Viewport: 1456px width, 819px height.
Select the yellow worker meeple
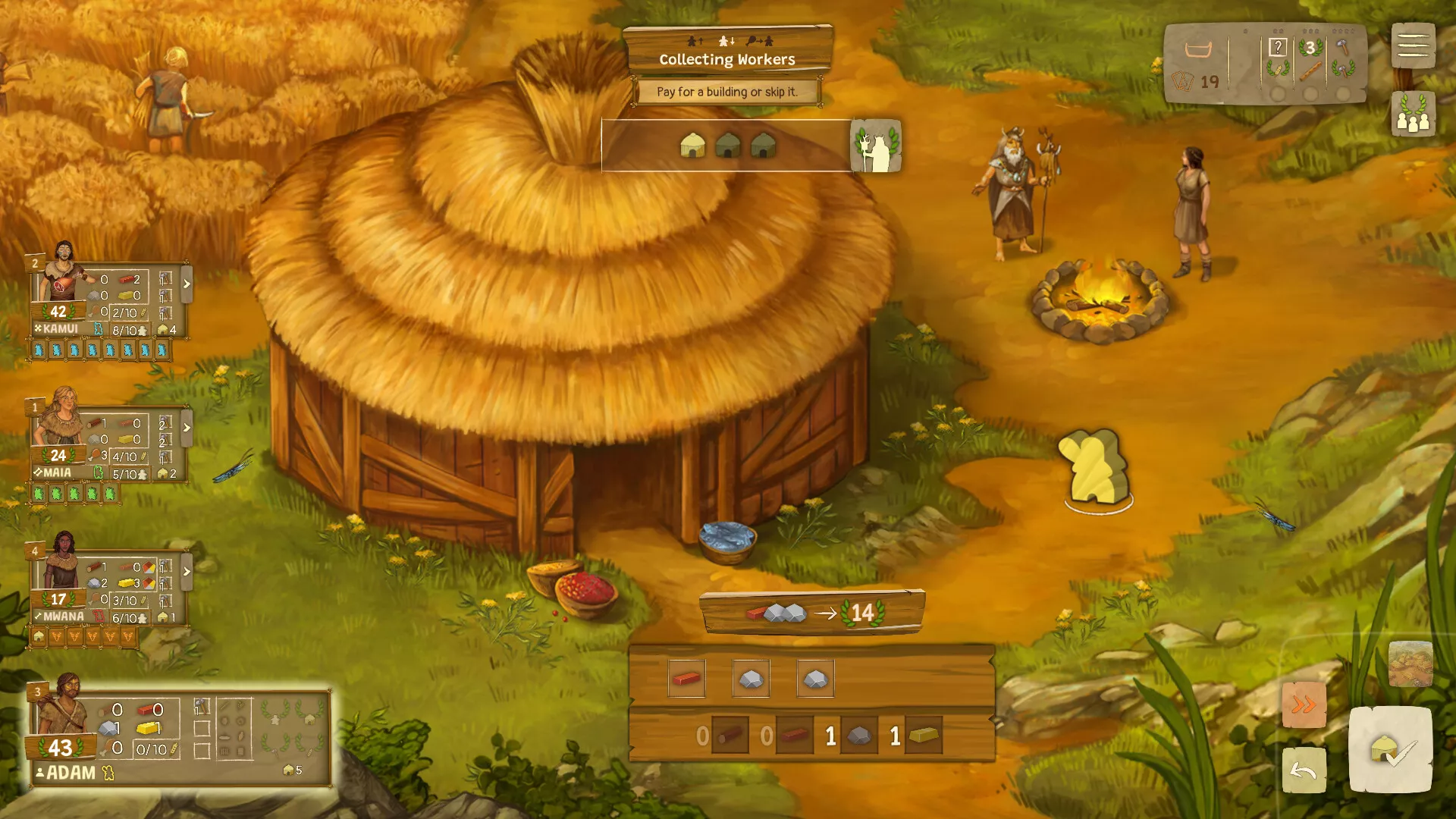pos(1095,468)
